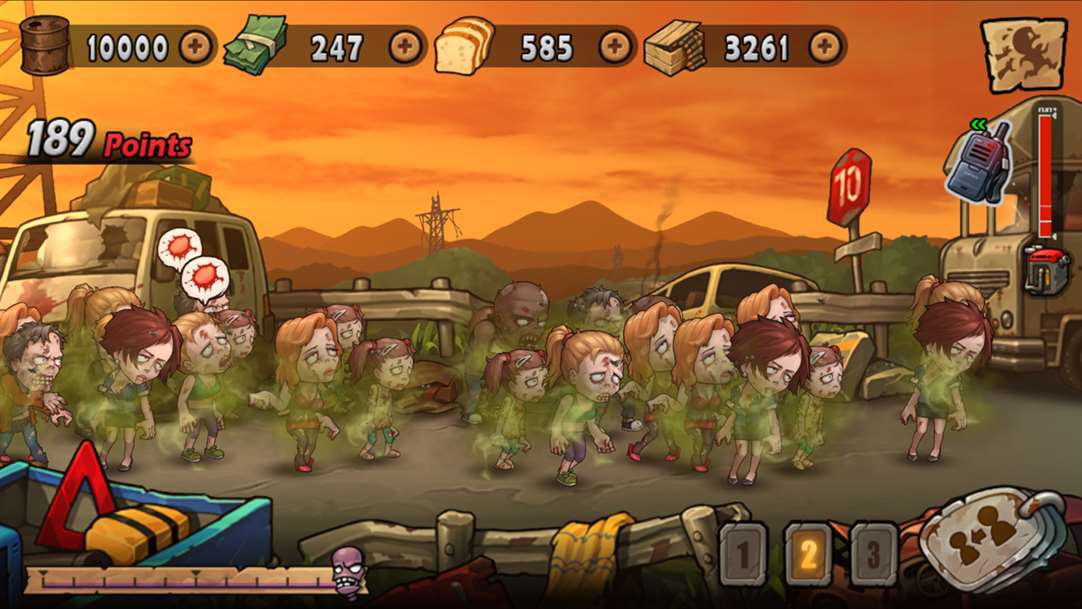1082x609 pixels.
Task: Use the walkie-talkie radio icon
Action: click(x=977, y=165)
